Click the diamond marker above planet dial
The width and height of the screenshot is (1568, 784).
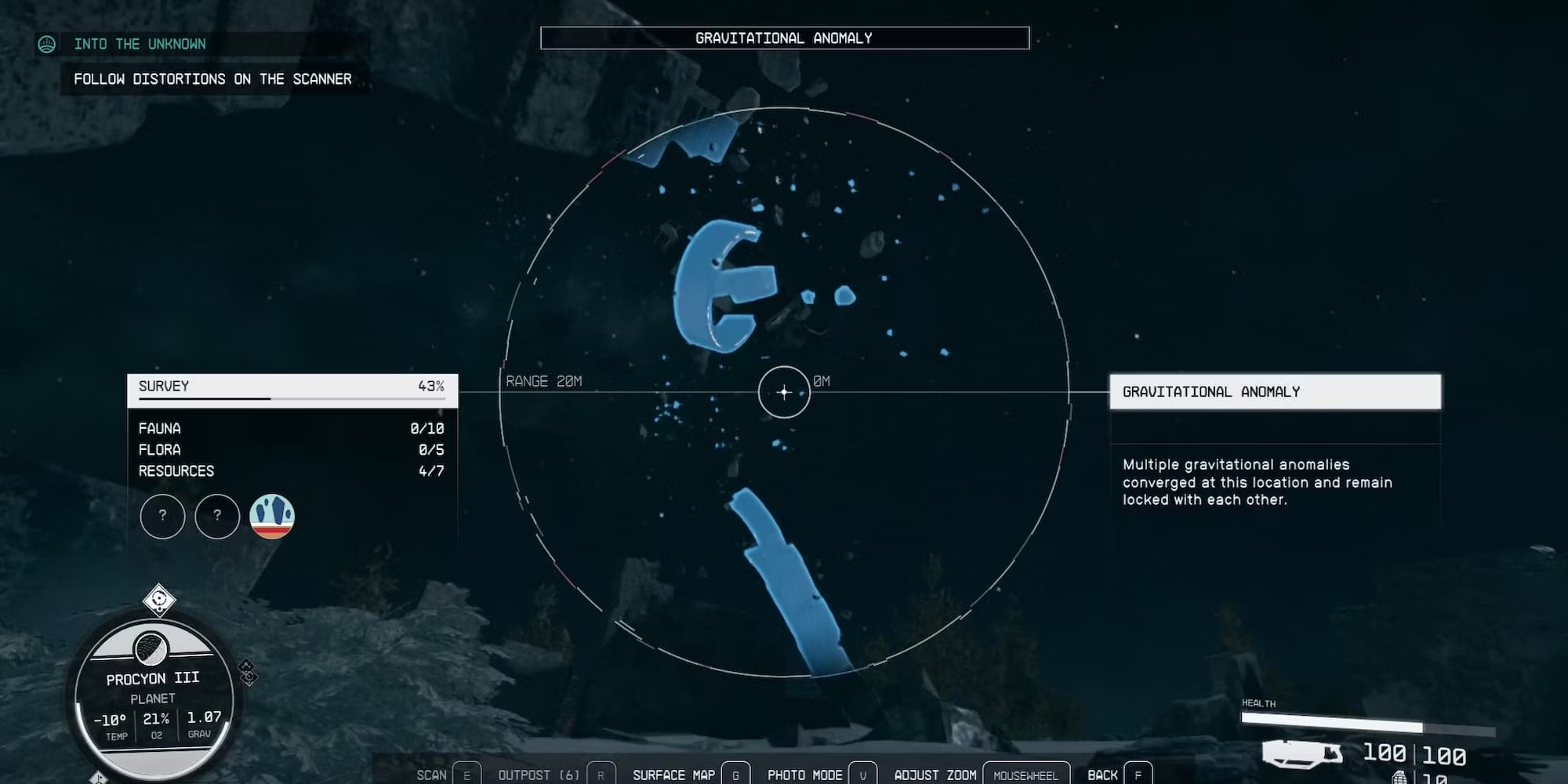159,601
